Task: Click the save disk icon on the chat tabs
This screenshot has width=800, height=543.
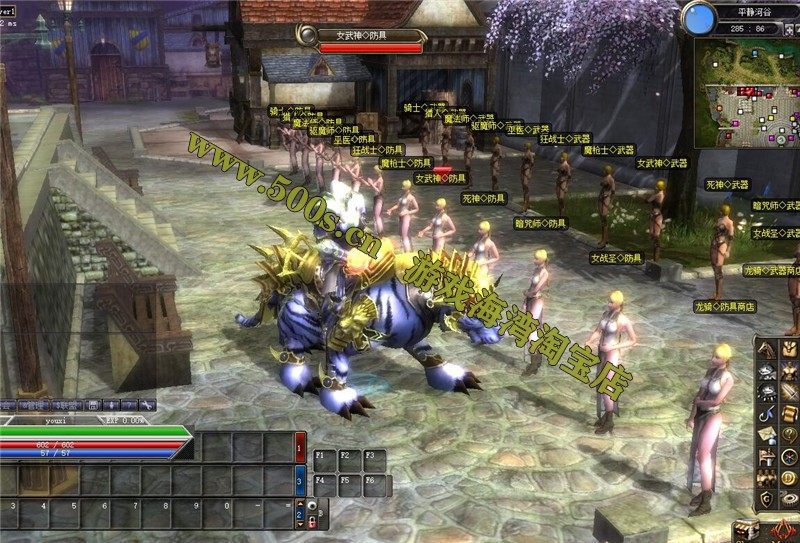Action: (93, 405)
